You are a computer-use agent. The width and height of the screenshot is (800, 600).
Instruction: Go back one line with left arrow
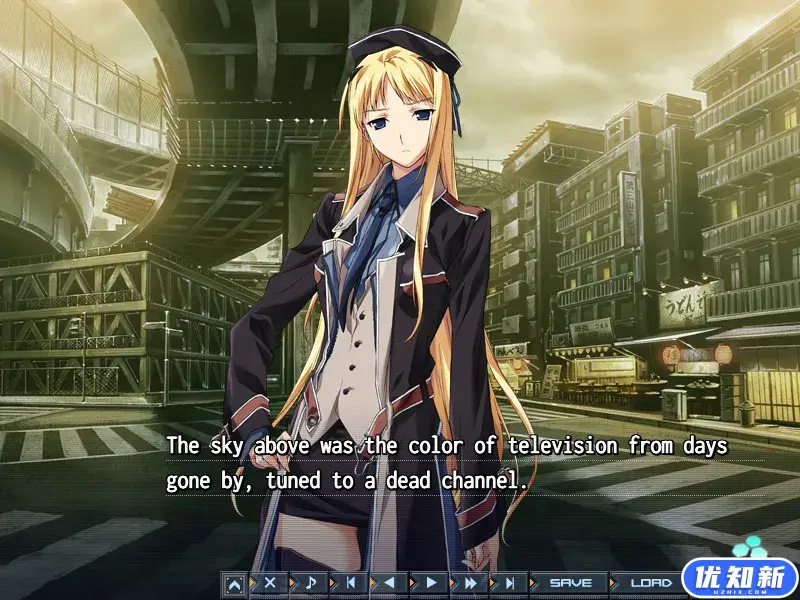coord(390,582)
